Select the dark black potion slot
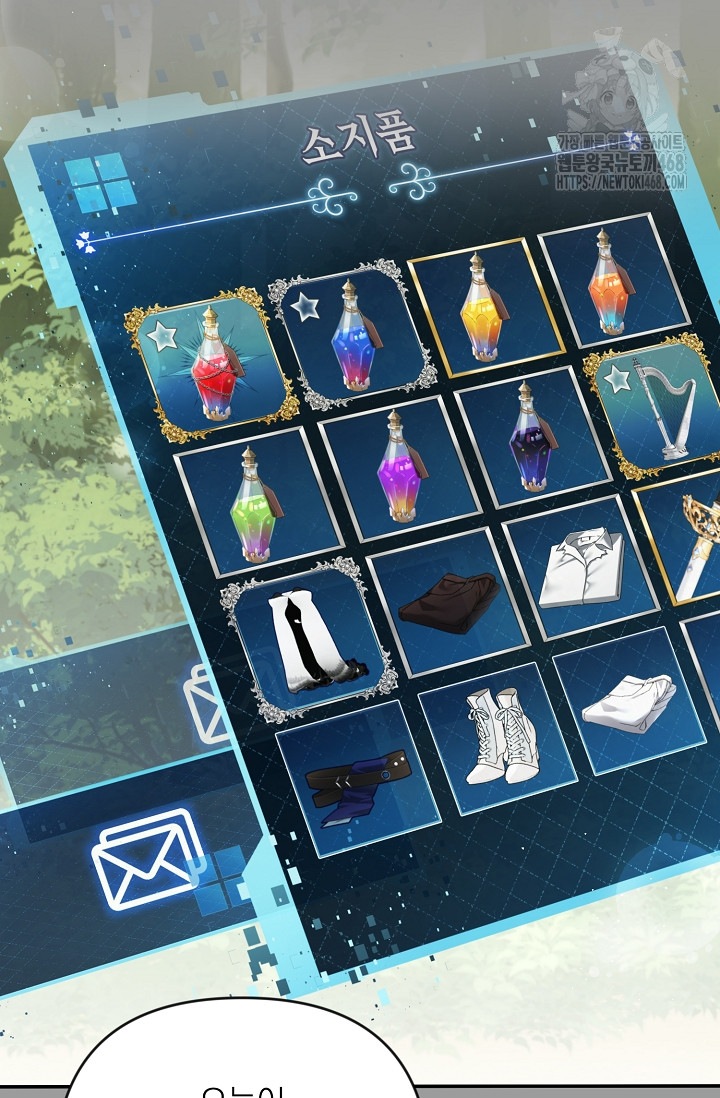The image size is (720, 1098). pyautogui.click(x=529, y=437)
